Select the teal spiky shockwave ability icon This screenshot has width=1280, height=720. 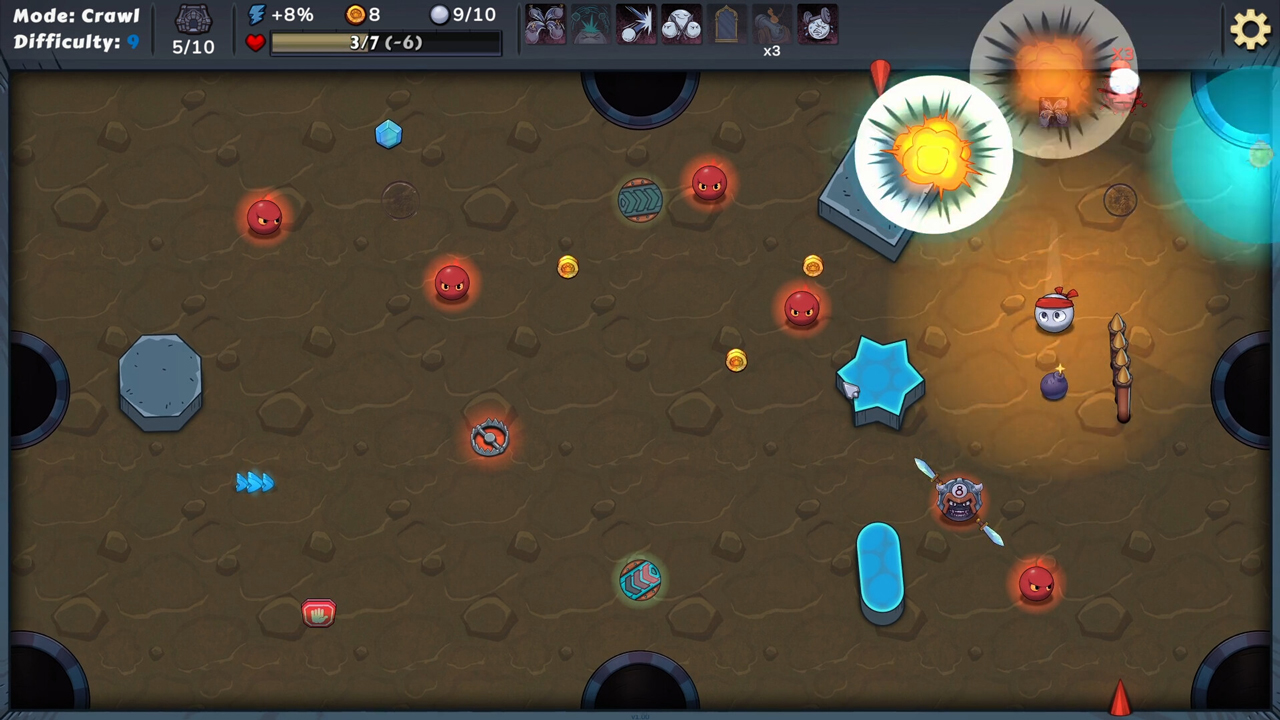(590, 25)
